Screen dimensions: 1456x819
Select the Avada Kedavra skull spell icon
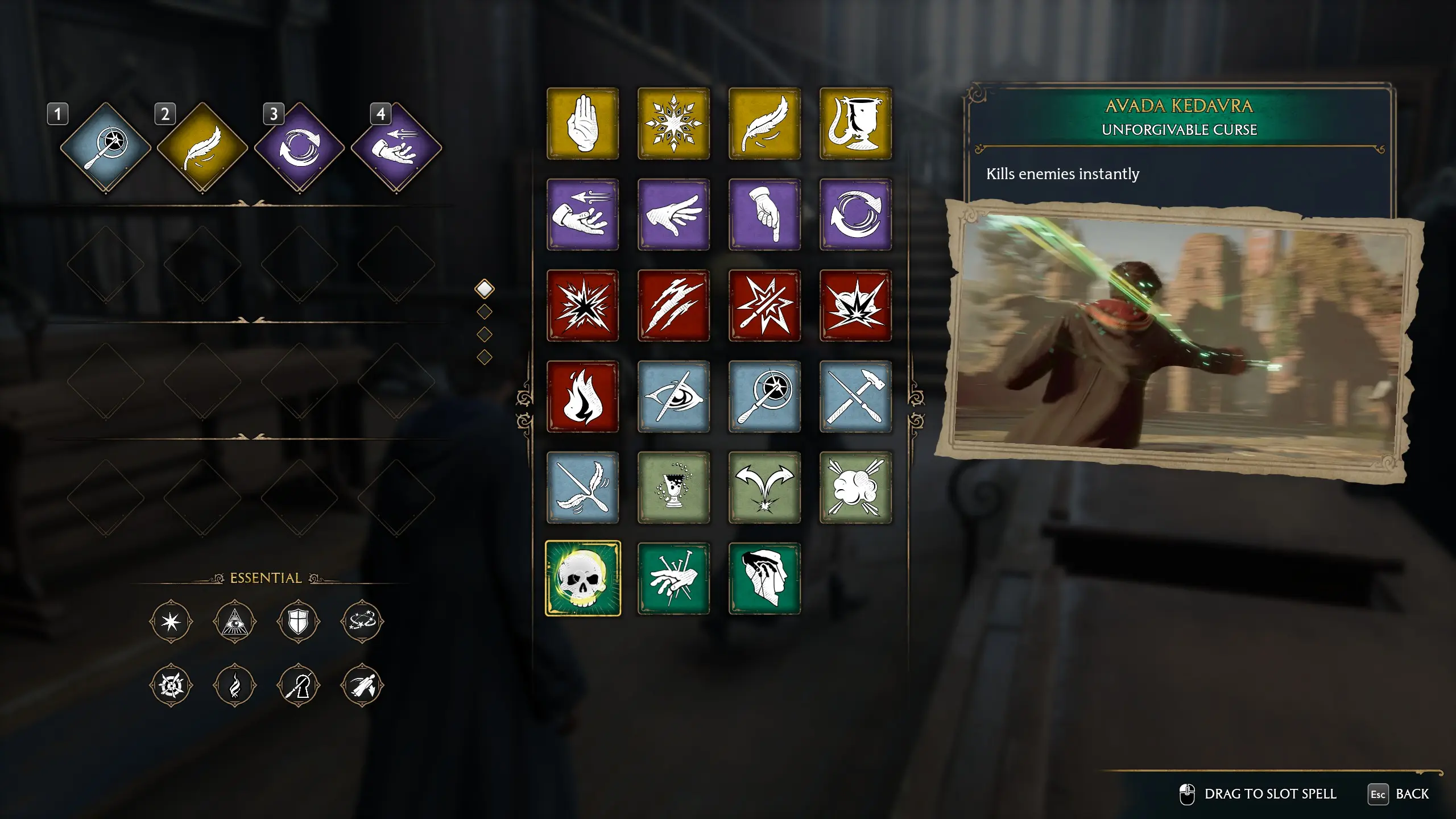(583, 579)
